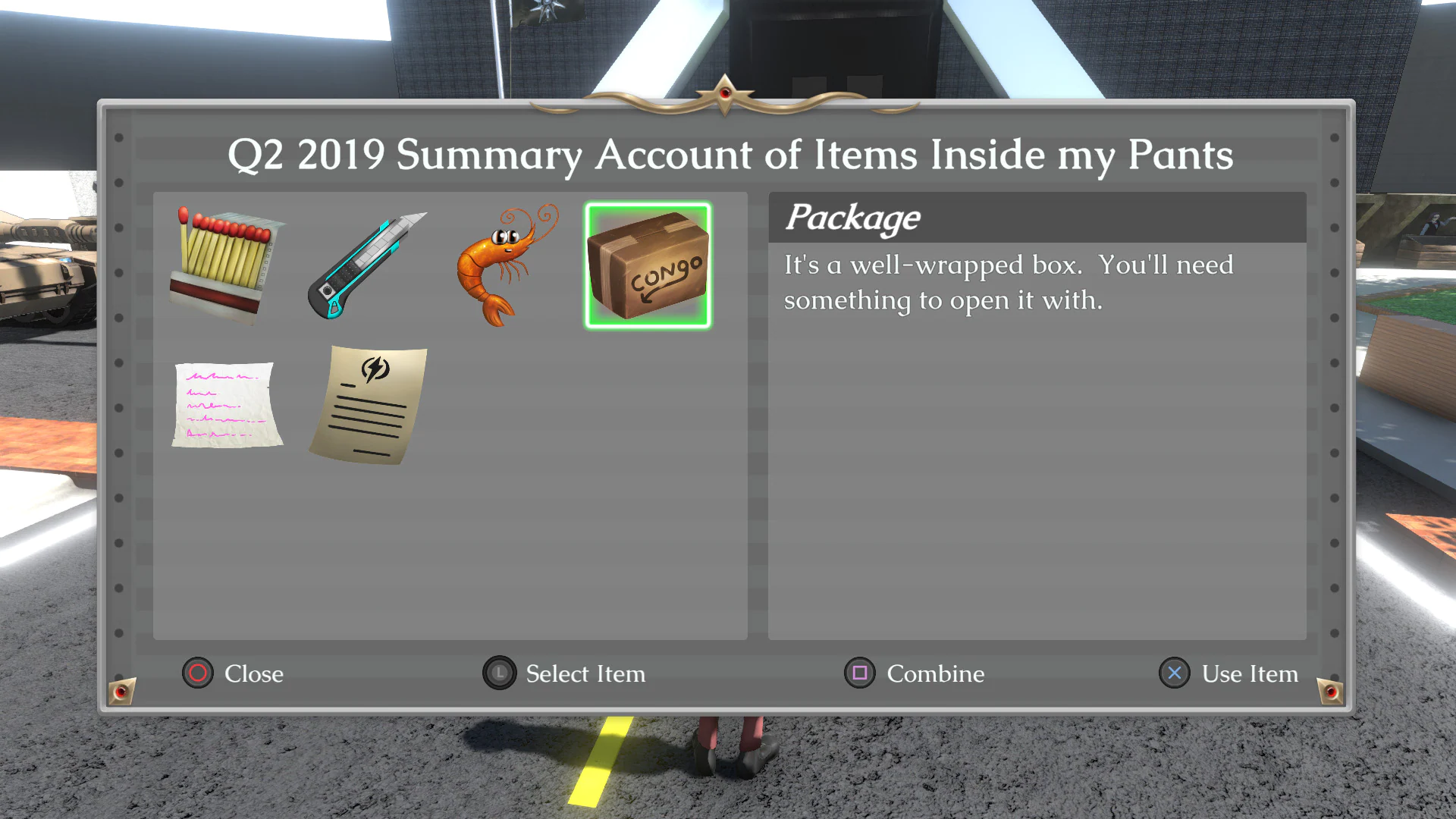Open the pink handwritten note
This screenshot has width=1456, height=819.
[227, 406]
